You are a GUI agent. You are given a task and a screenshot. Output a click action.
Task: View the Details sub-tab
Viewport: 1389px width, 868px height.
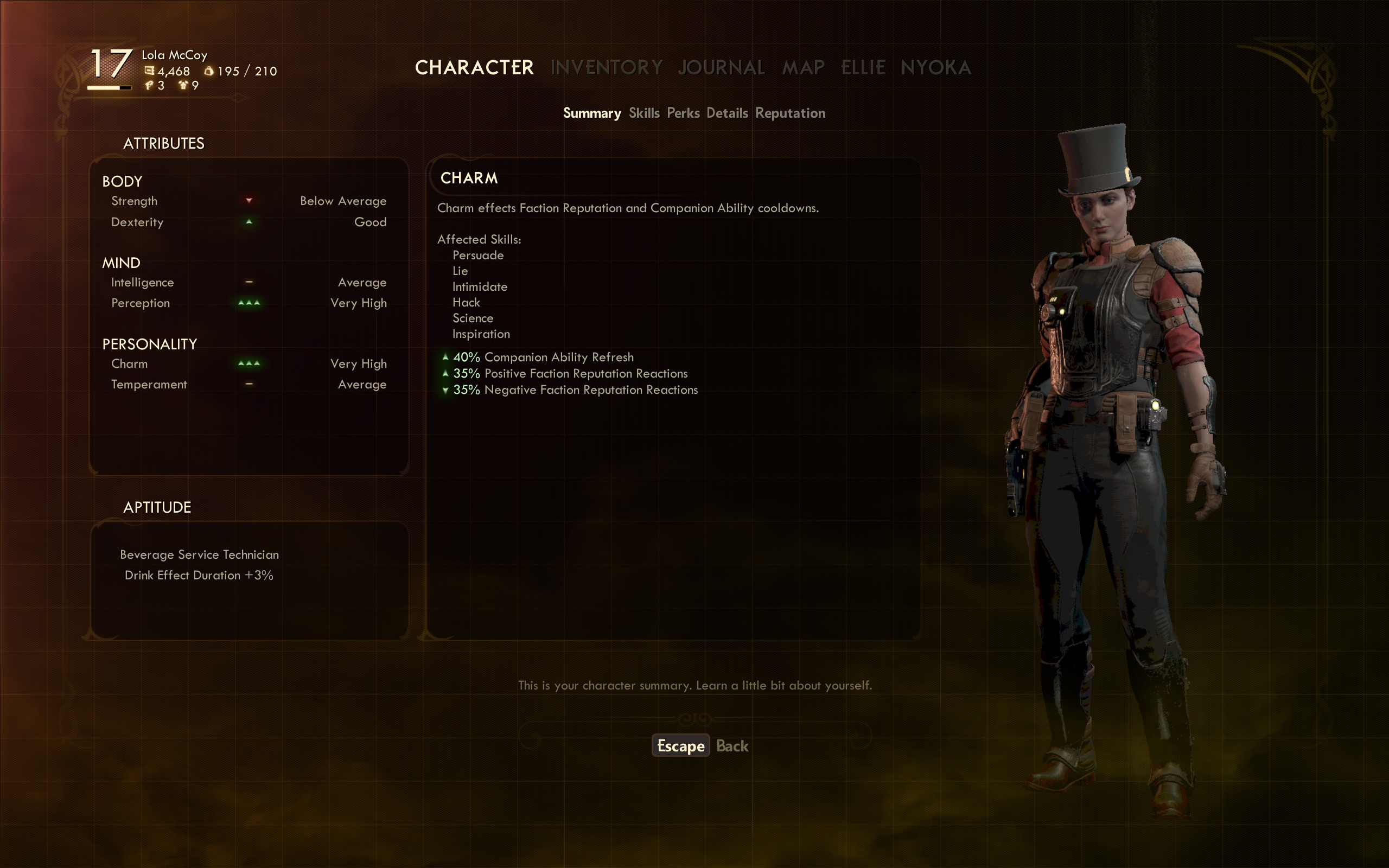point(727,113)
